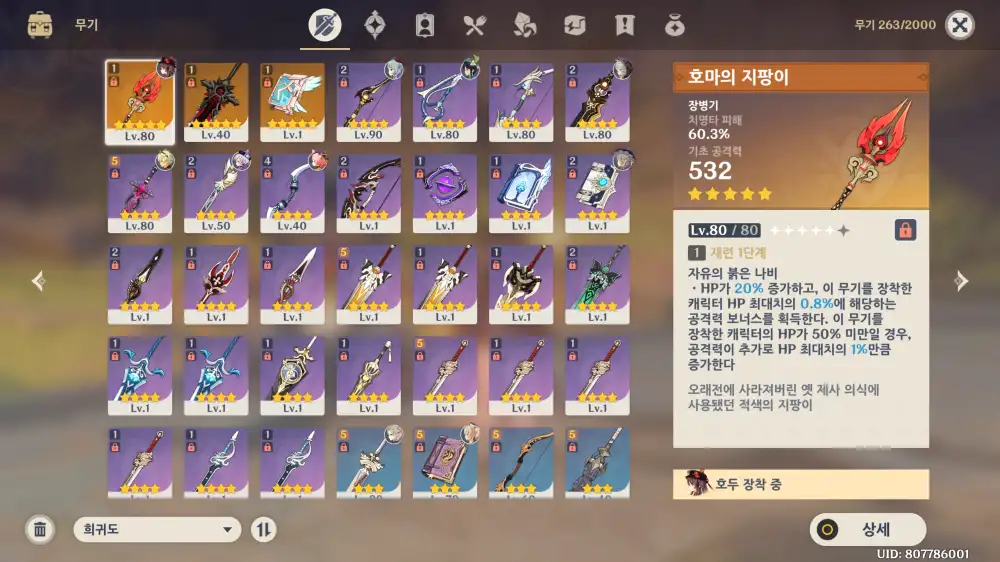Viewport: 1000px width, 562px height.
Task: Open the 희귀도 sort dropdown
Action: point(158,530)
